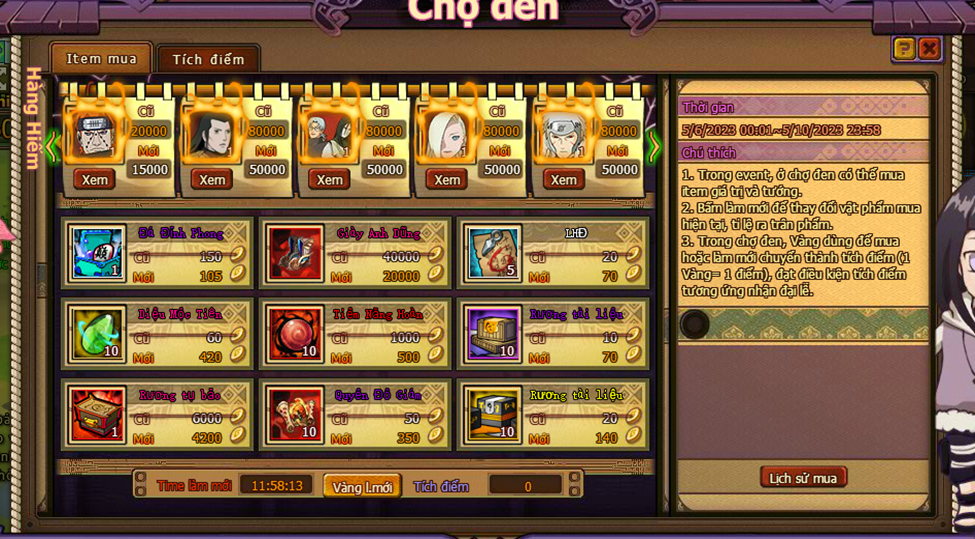This screenshot has width=975, height=539.
Task: Refresh the shop using Vàng L.mới
Action: (362, 486)
